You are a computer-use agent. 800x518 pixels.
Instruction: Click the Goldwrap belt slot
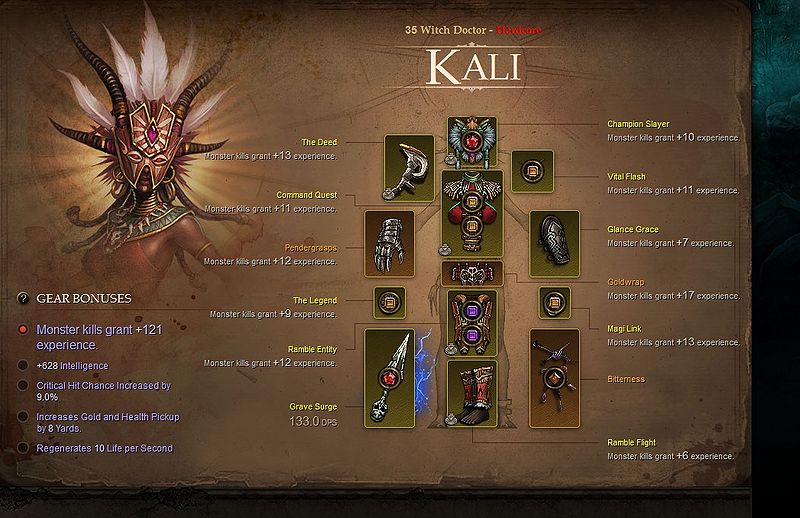[x=472, y=273]
